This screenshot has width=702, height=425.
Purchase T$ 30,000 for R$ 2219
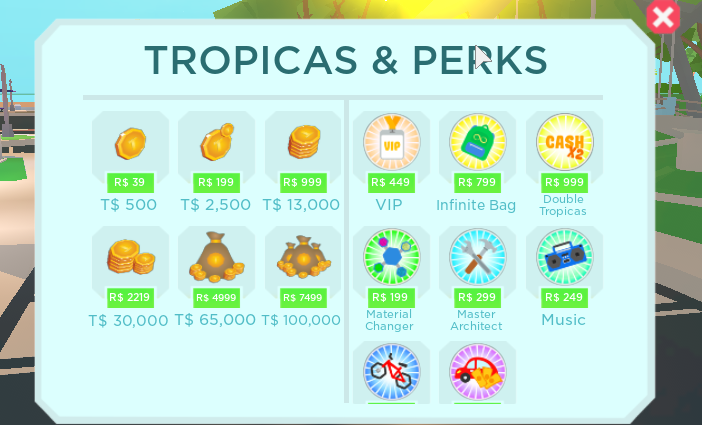click(x=129, y=297)
